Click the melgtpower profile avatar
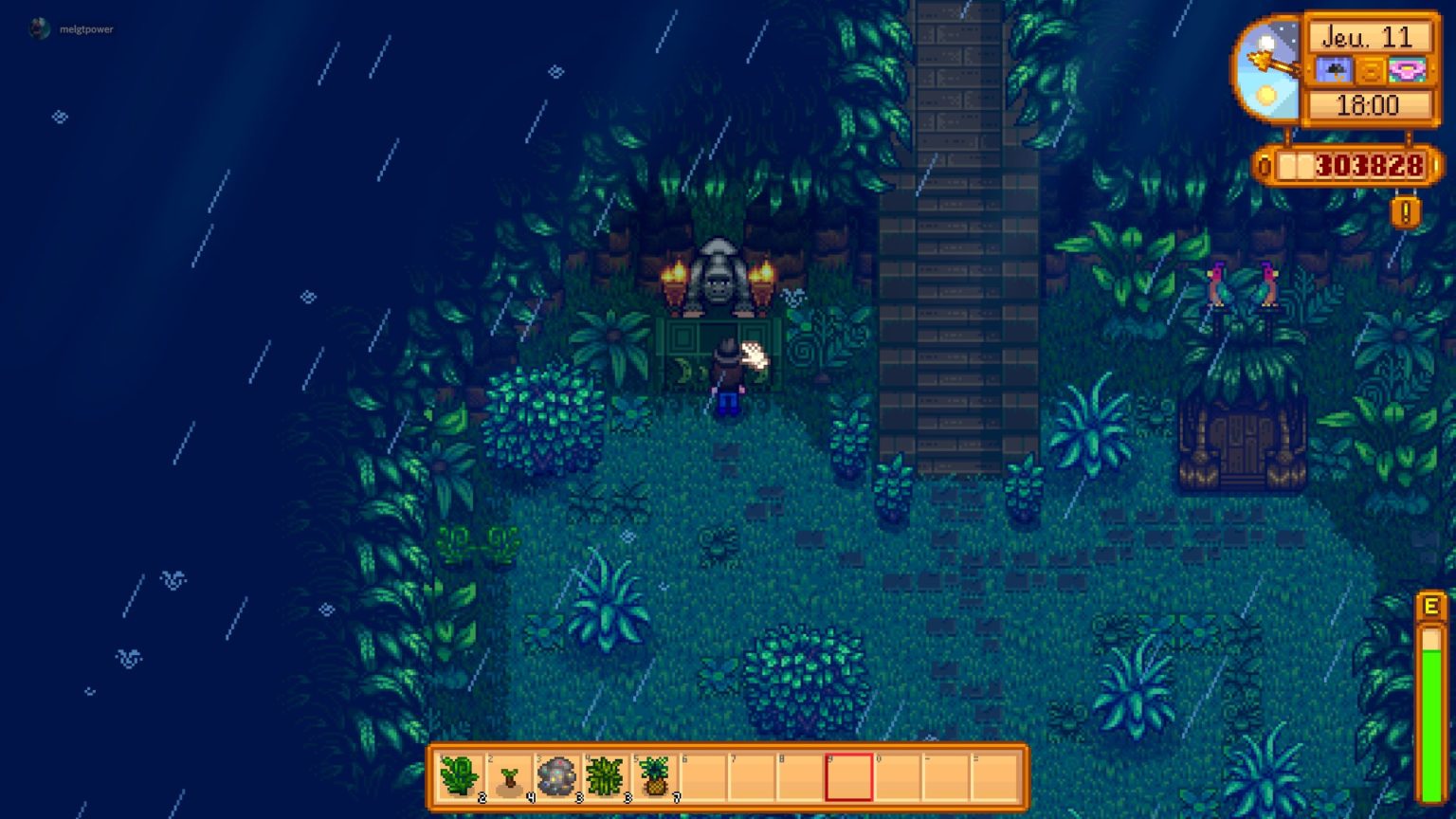This screenshot has height=819, width=1456. pos(40,29)
